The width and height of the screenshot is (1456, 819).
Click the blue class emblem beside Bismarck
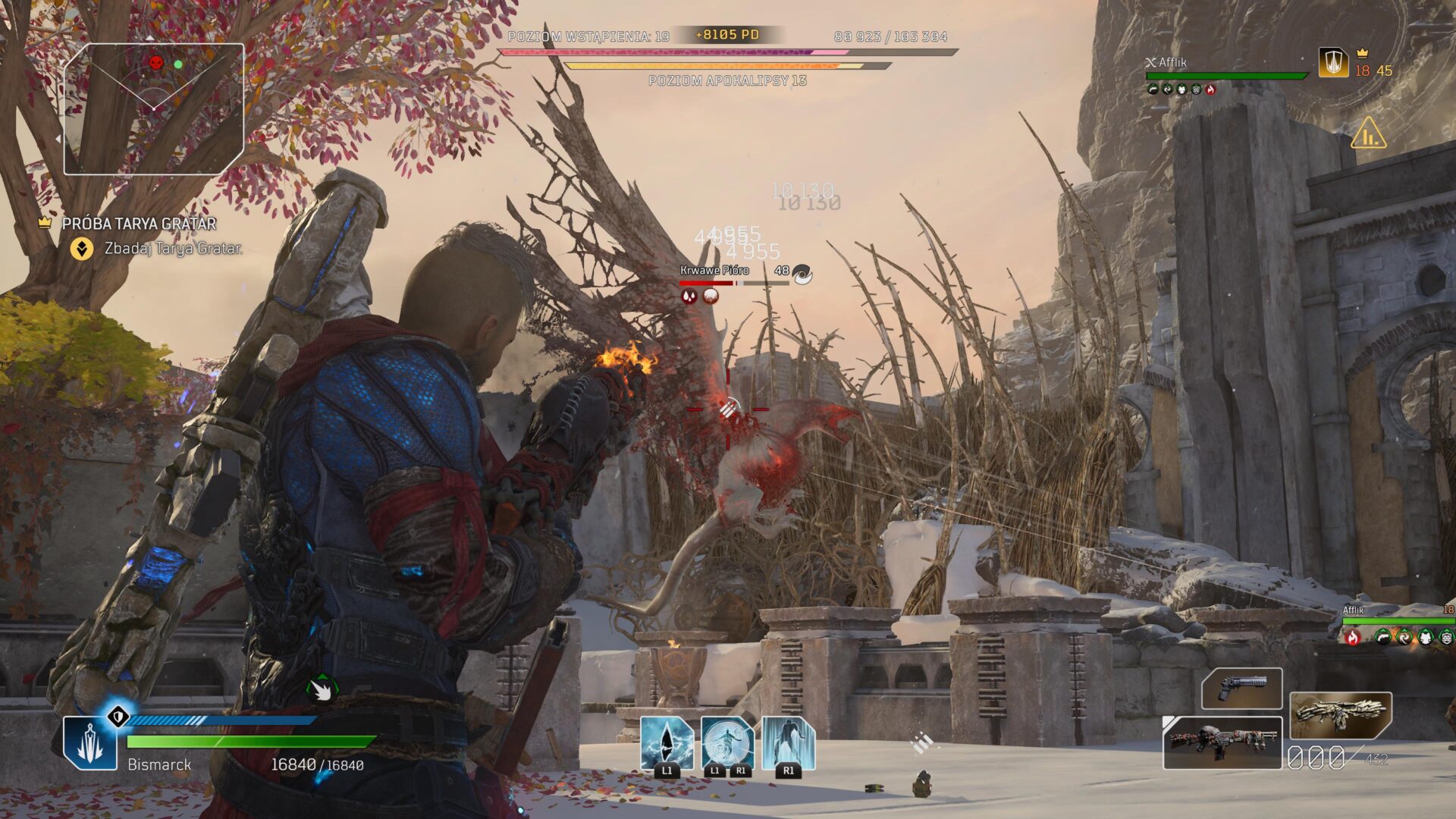(90, 743)
